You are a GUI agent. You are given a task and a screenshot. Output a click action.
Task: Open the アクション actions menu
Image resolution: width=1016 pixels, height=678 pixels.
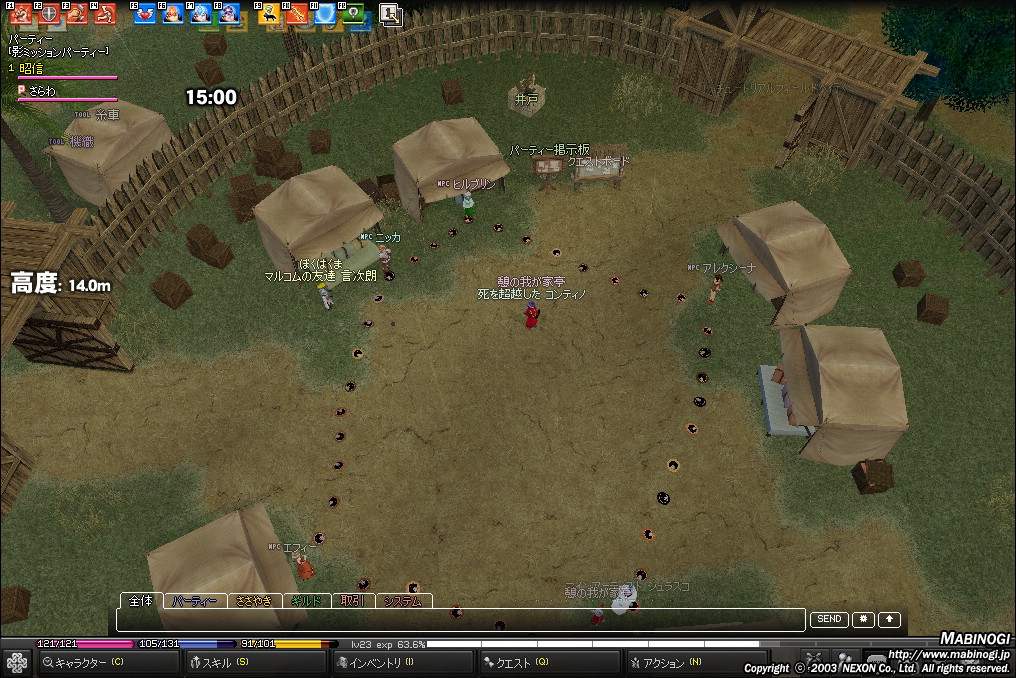pos(694,662)
